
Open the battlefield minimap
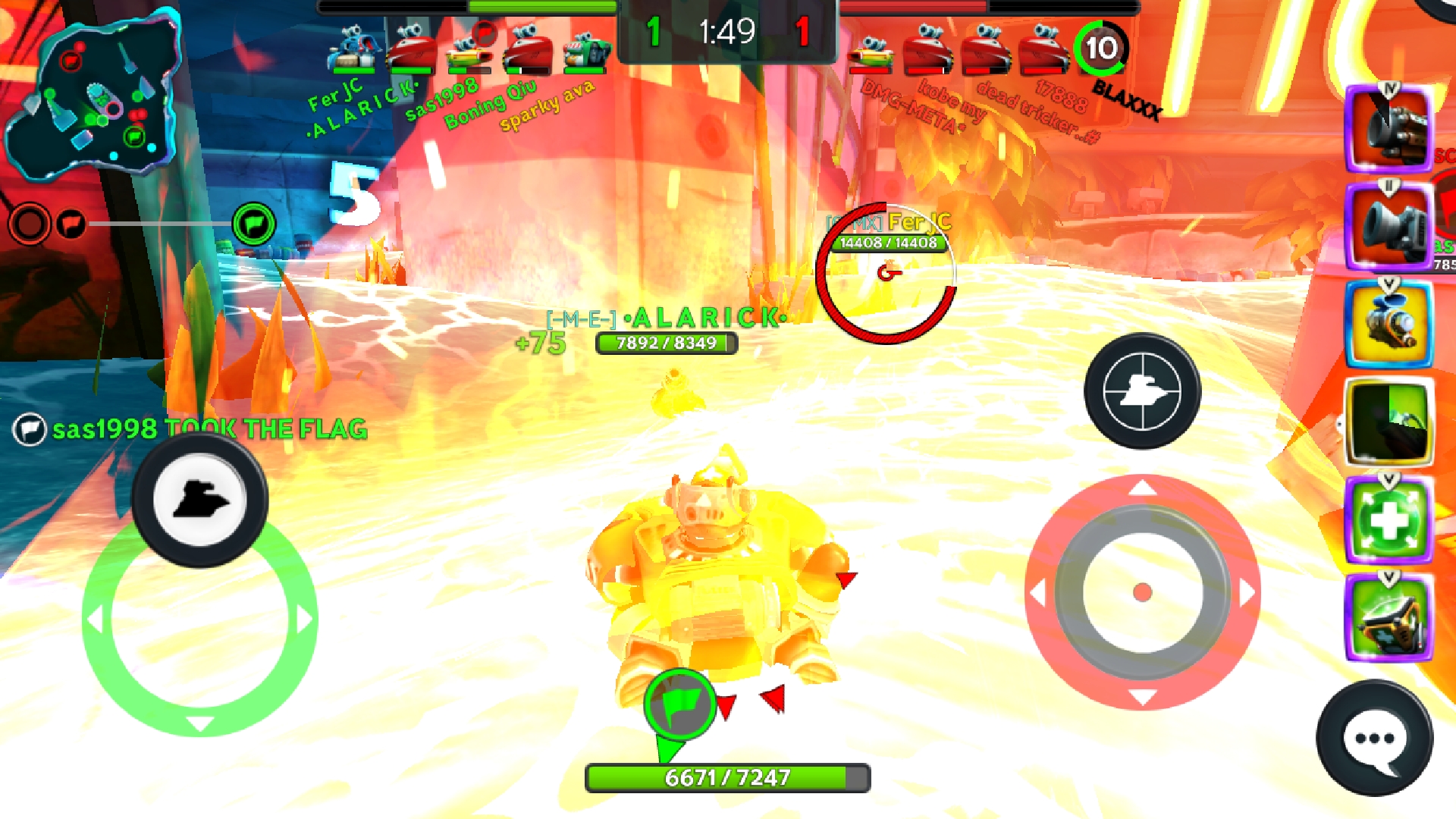[x=91, y=95]
